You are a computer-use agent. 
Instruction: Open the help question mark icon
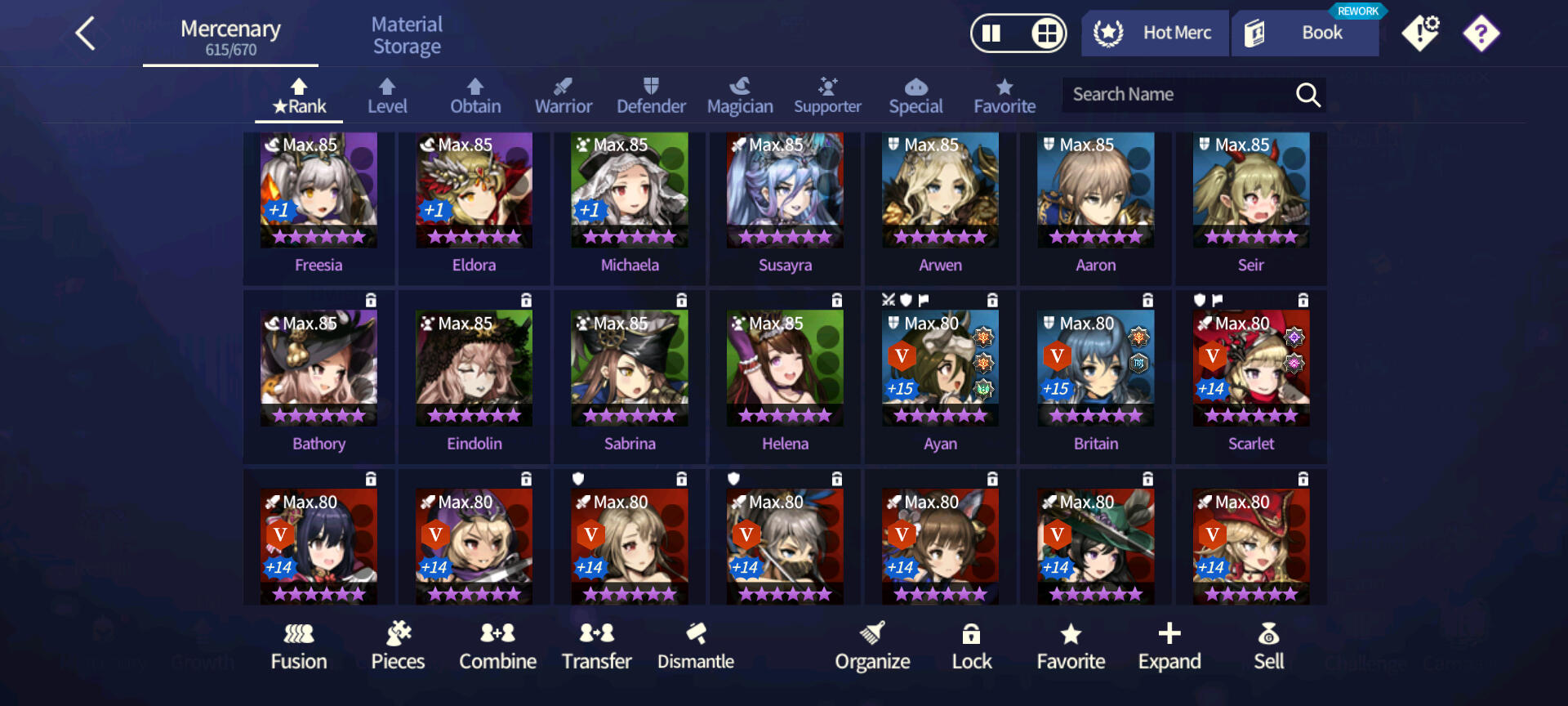(x=1481, y=34)
